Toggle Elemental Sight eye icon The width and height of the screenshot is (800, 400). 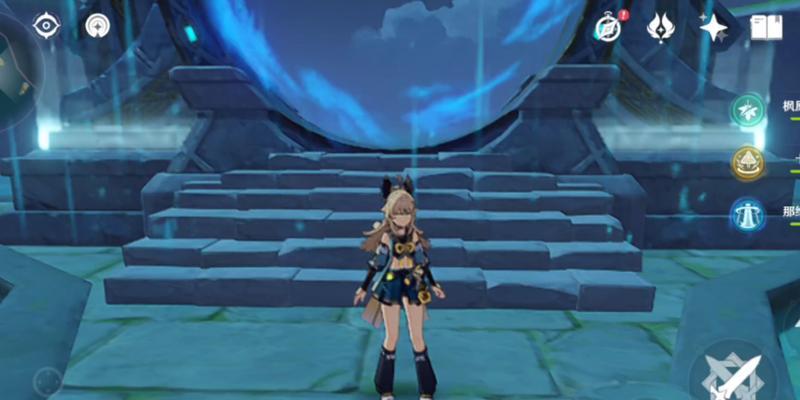47,25
